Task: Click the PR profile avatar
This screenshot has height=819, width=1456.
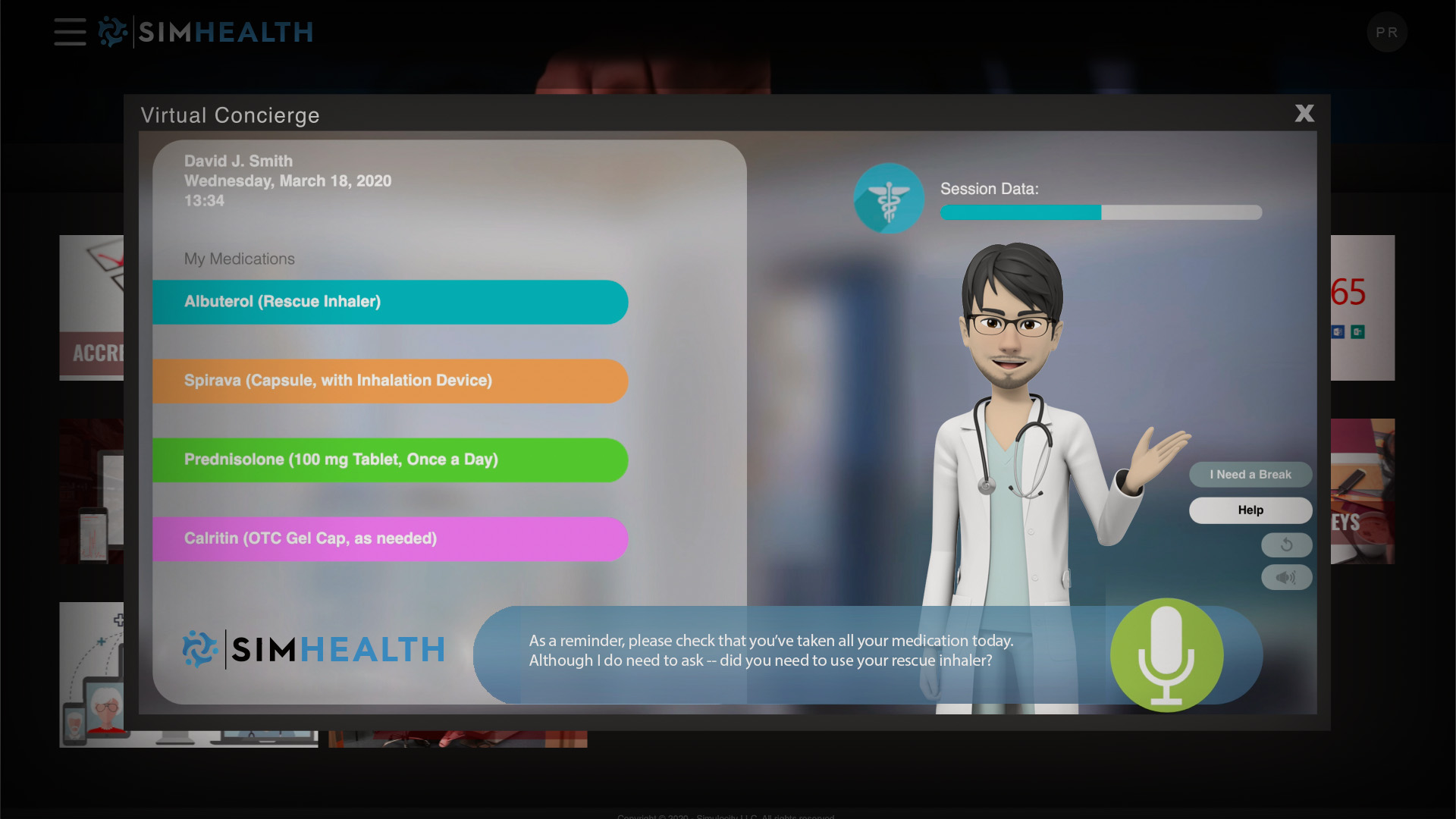Action: click(x=1387, y=33)
